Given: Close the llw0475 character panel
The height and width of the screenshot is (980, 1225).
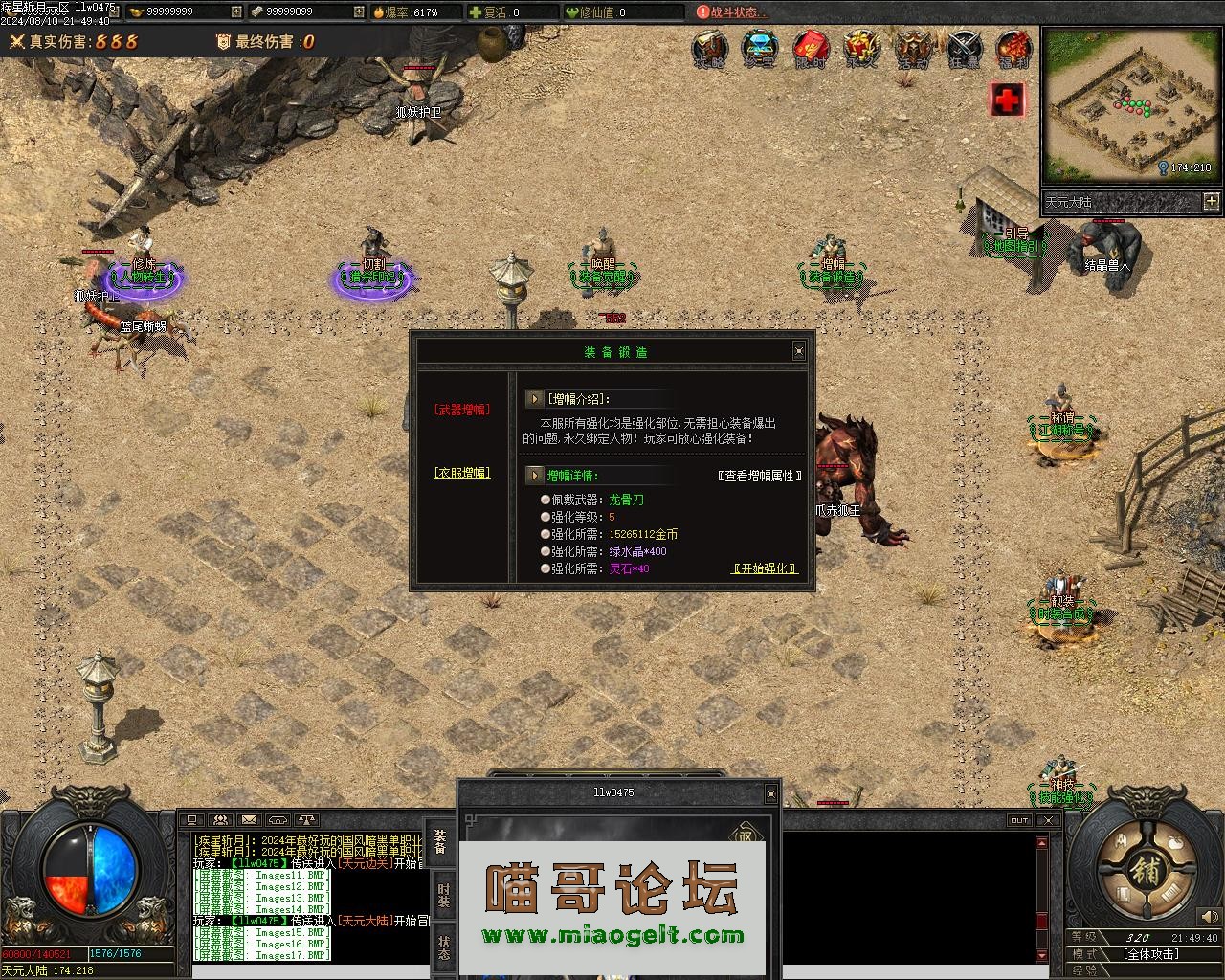Looking at the screenshot, I should tap(770, 793).
